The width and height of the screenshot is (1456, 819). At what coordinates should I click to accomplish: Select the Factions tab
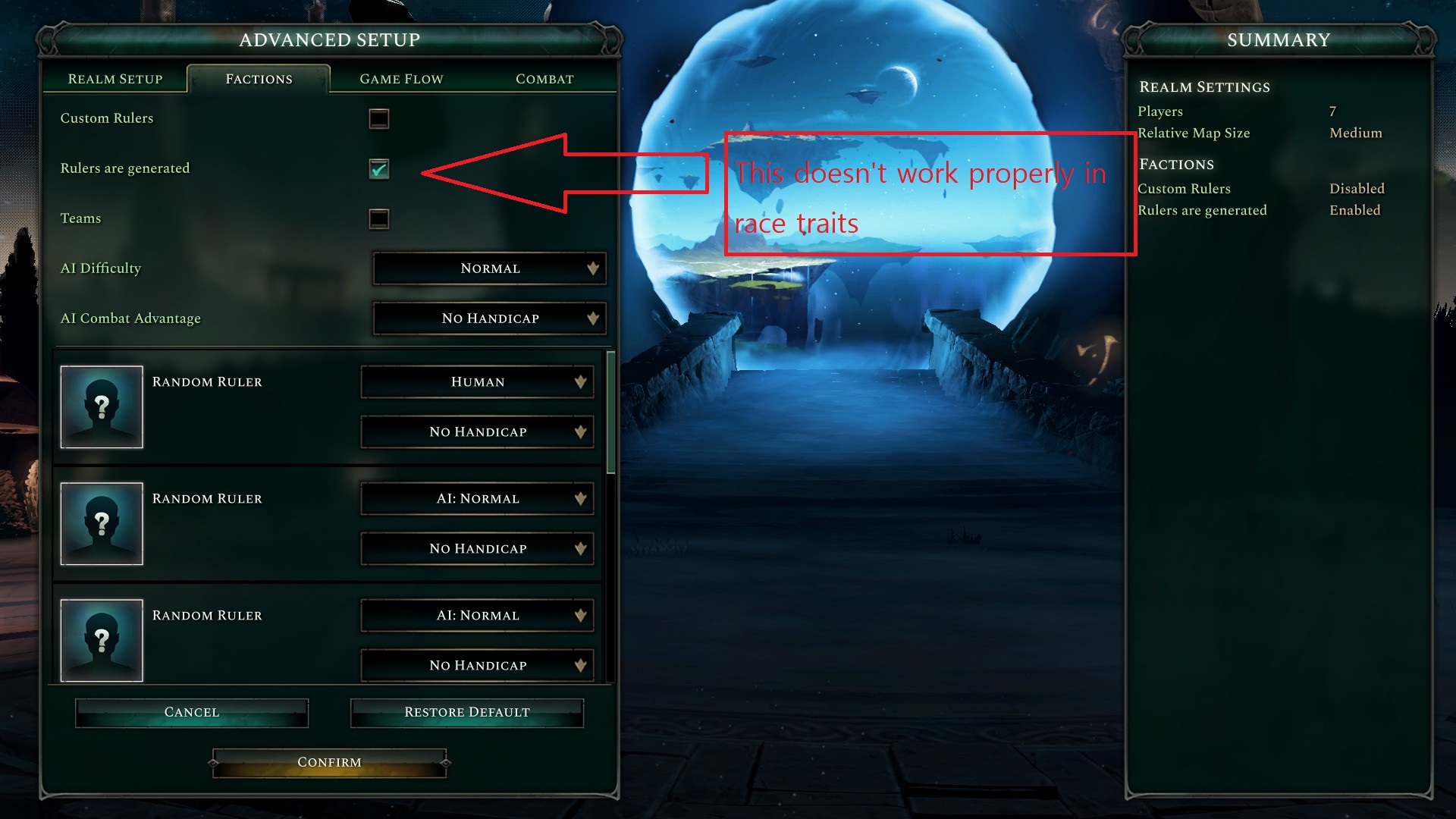click(x=259, y=78)
